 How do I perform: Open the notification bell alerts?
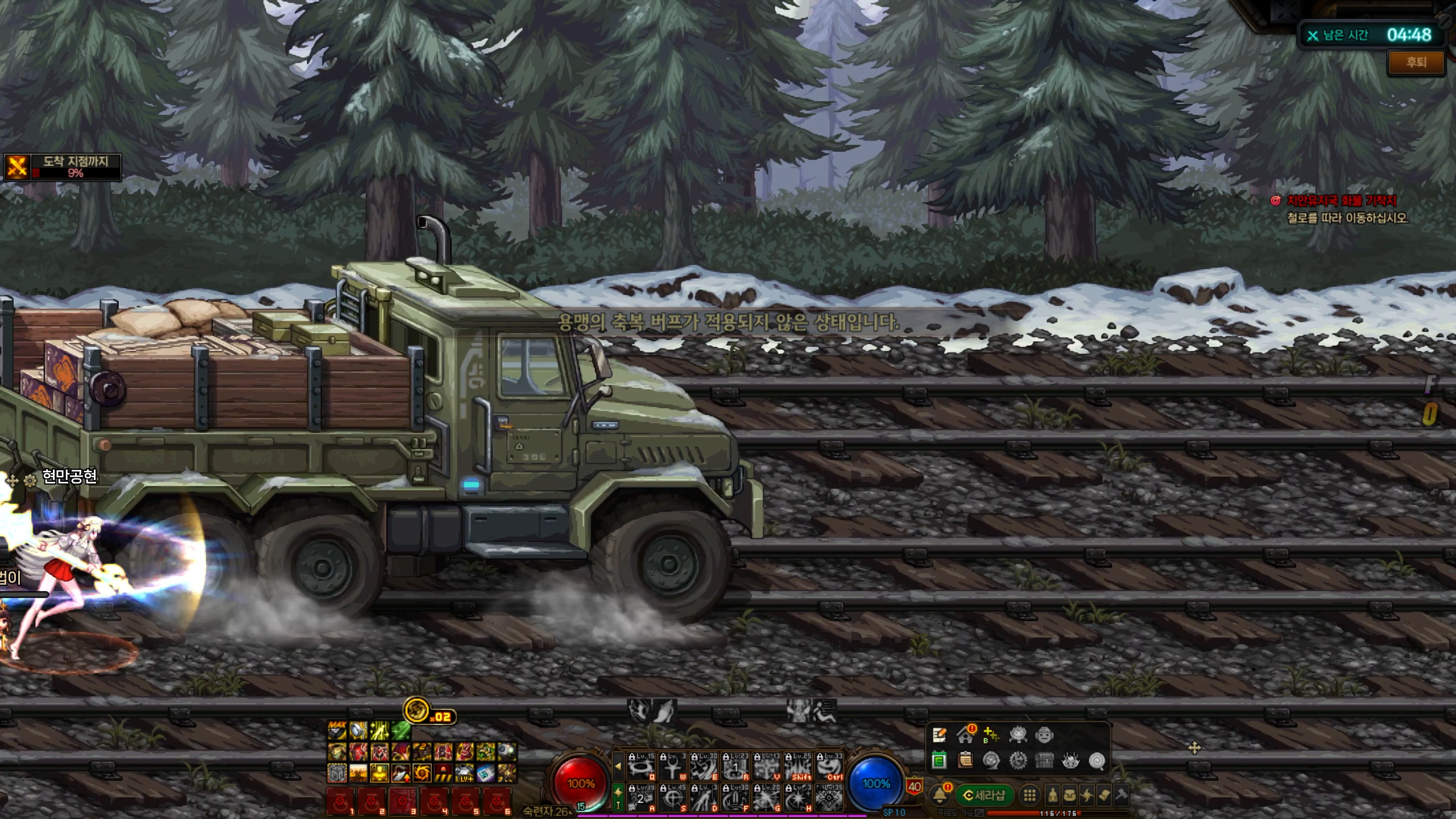point(940,795)
